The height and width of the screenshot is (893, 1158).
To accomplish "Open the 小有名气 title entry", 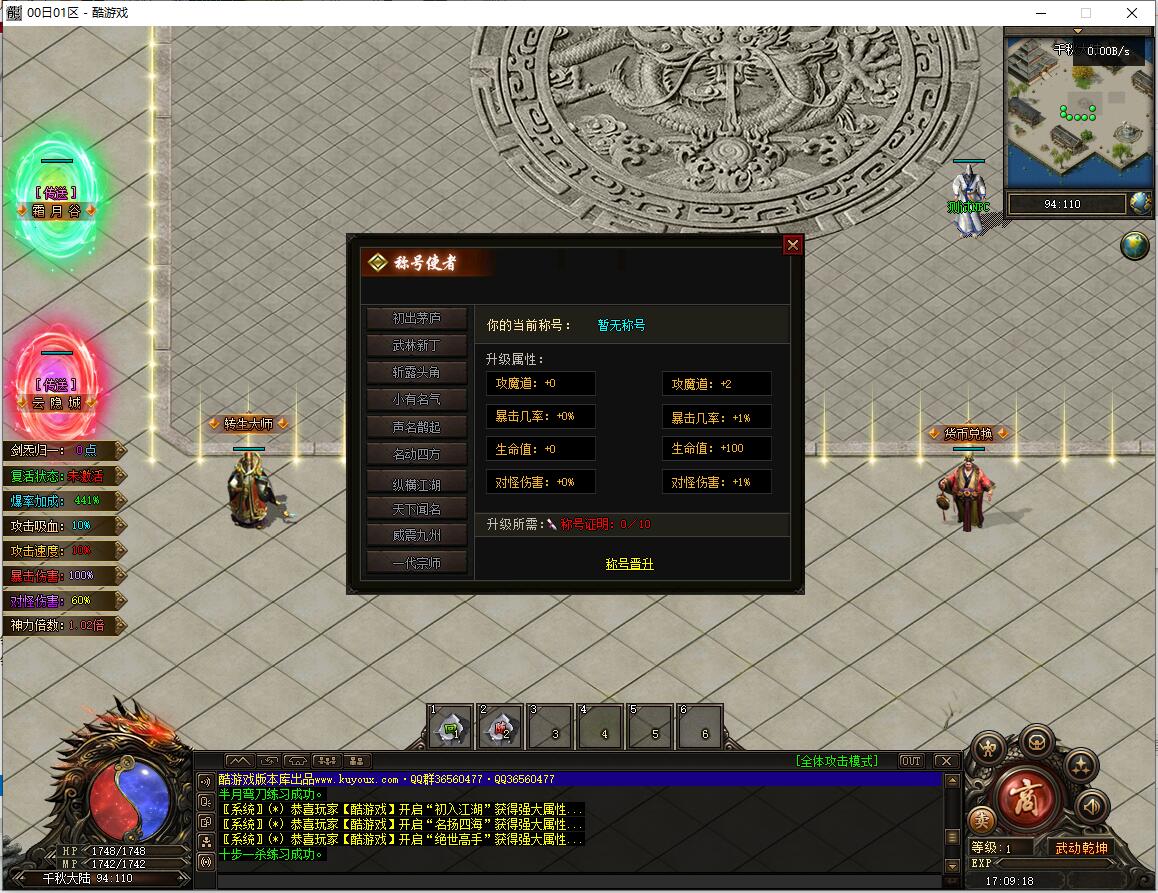I will pos(417,399).
